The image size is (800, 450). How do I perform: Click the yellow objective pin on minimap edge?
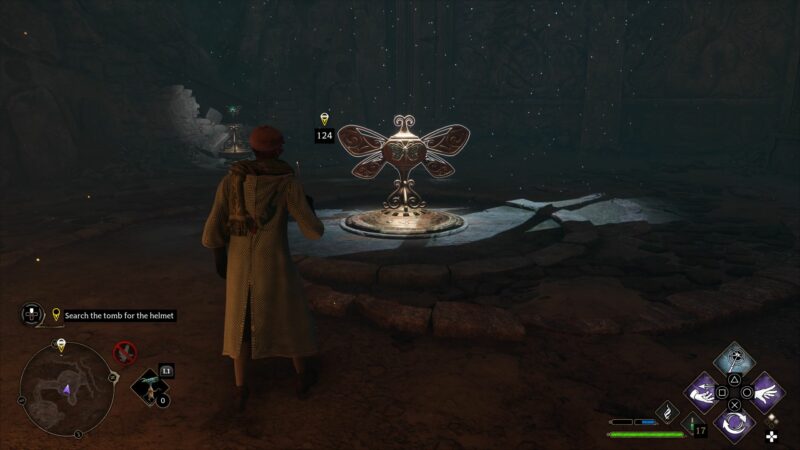(61, 345)
